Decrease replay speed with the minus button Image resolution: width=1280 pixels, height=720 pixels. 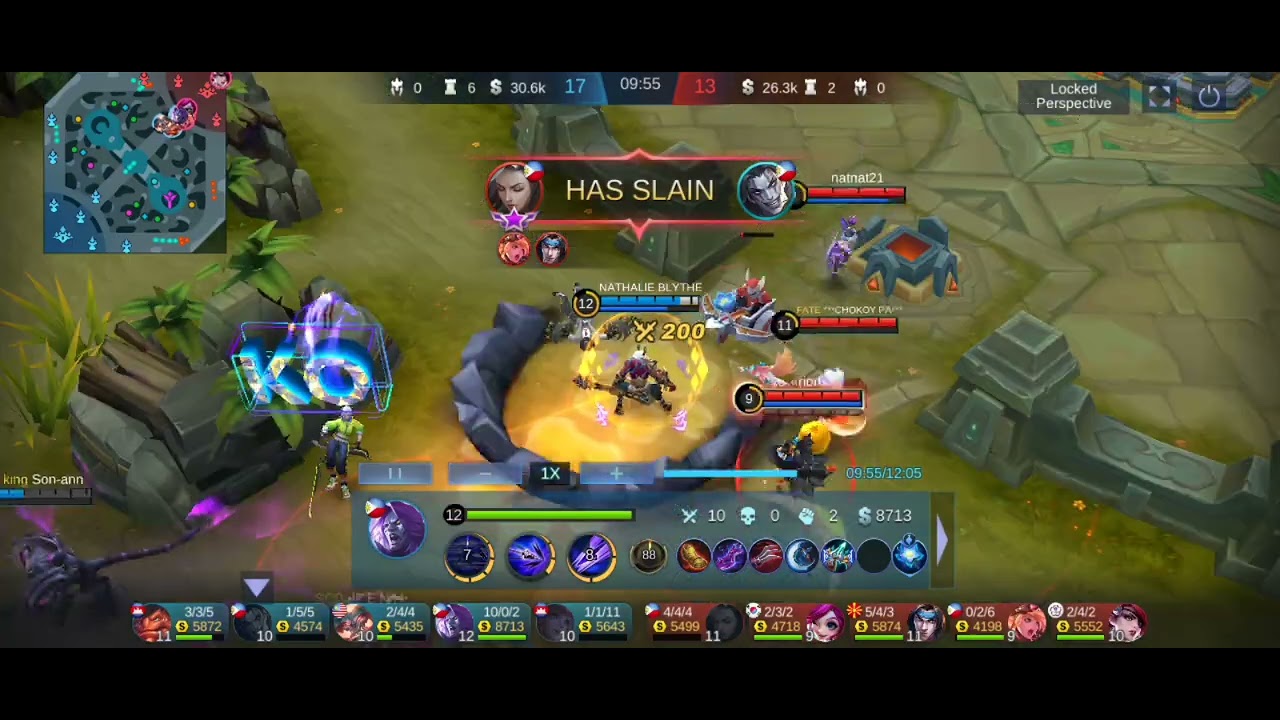click(485, 474)
